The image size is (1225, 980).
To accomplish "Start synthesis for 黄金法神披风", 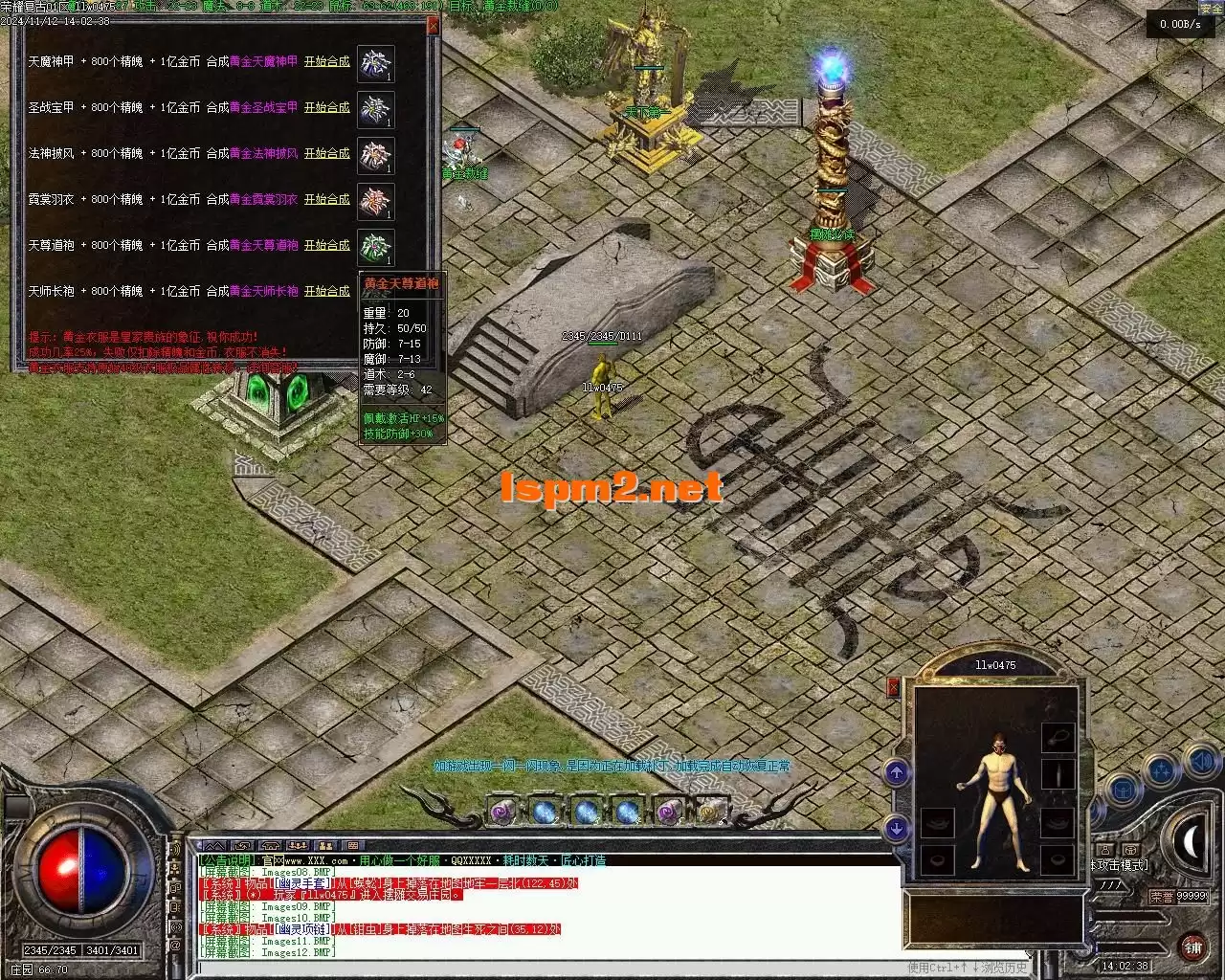I will (326, 153).
